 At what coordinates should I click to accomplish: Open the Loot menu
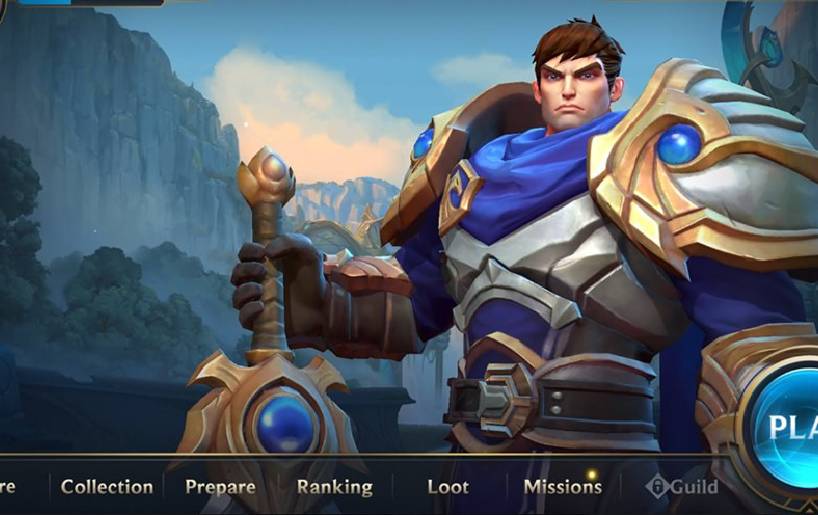(447, 487)
